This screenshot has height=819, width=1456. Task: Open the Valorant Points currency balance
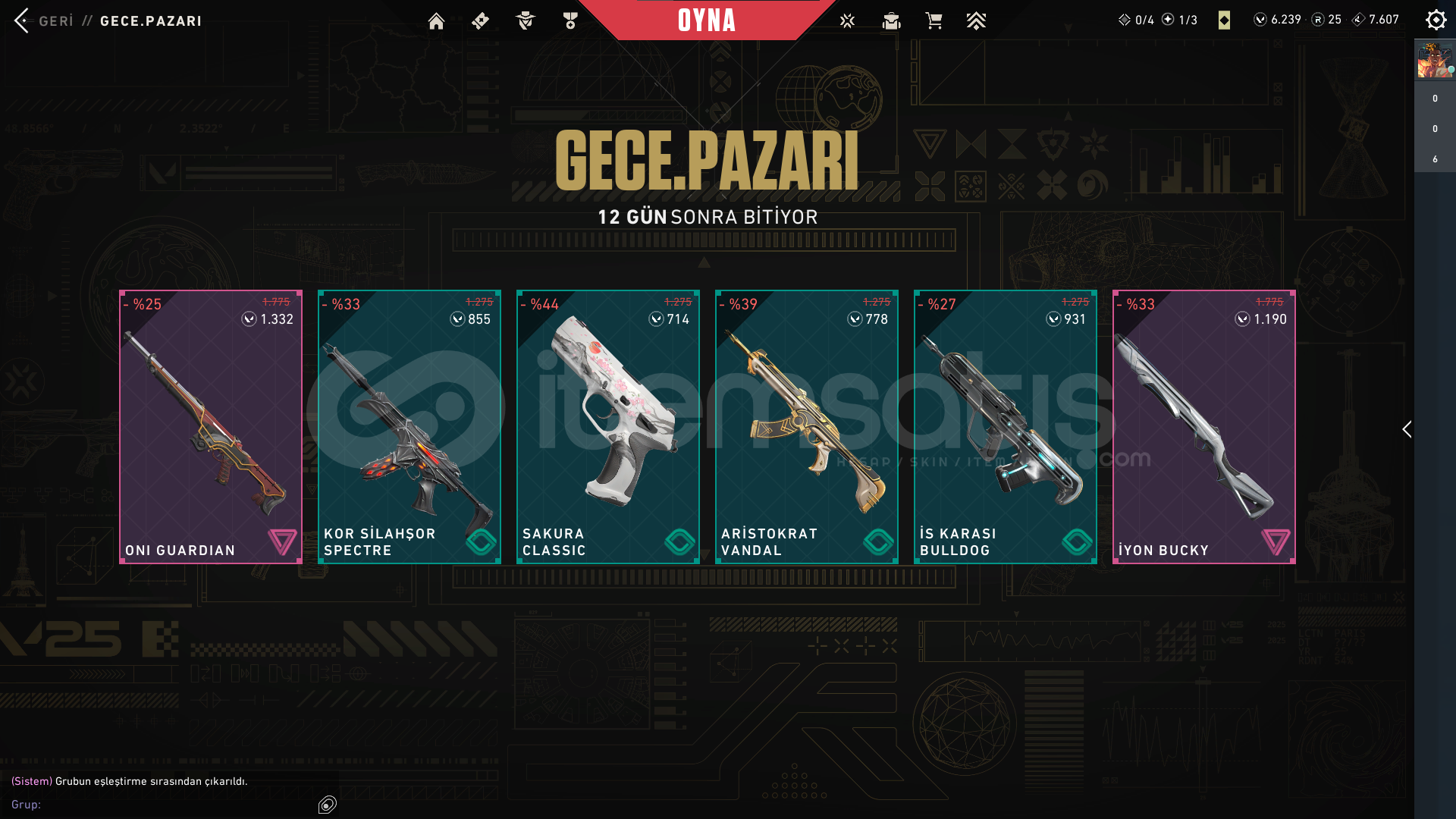1278,20
